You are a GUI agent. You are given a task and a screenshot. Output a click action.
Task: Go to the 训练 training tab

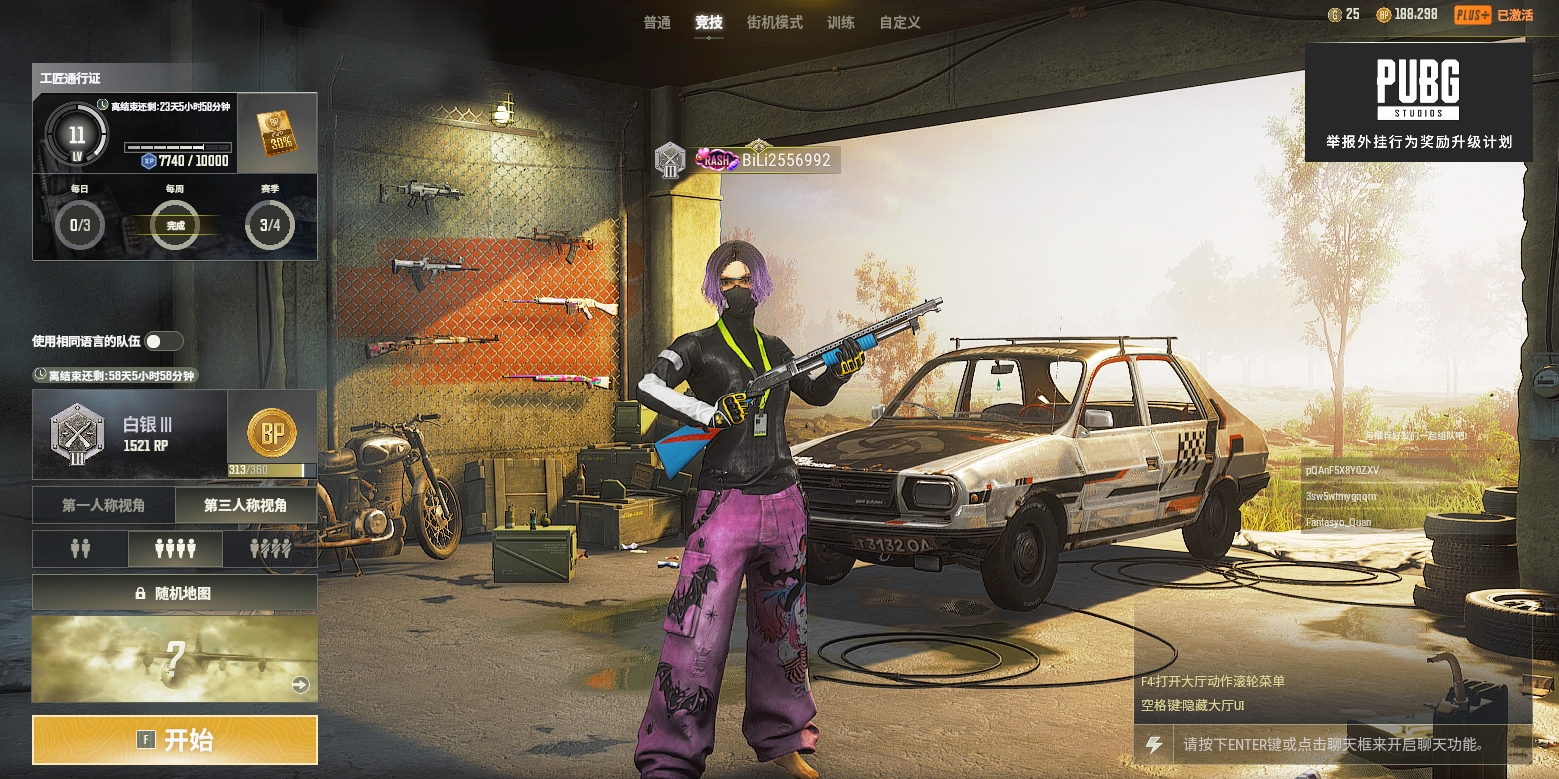click(841, 22)
